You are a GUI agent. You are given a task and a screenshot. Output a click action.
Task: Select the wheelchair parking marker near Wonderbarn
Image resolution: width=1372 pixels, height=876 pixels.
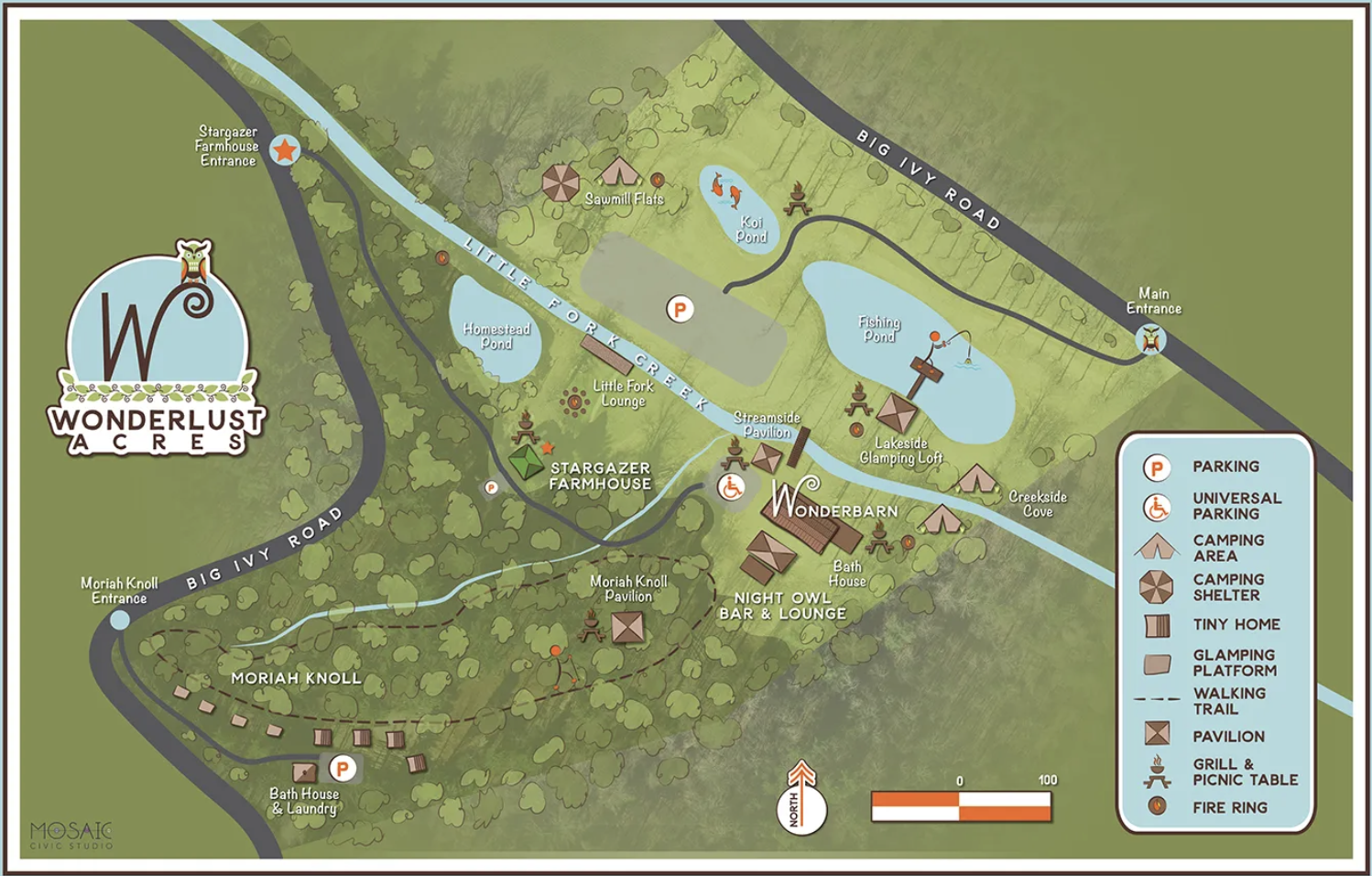[731, 487]
